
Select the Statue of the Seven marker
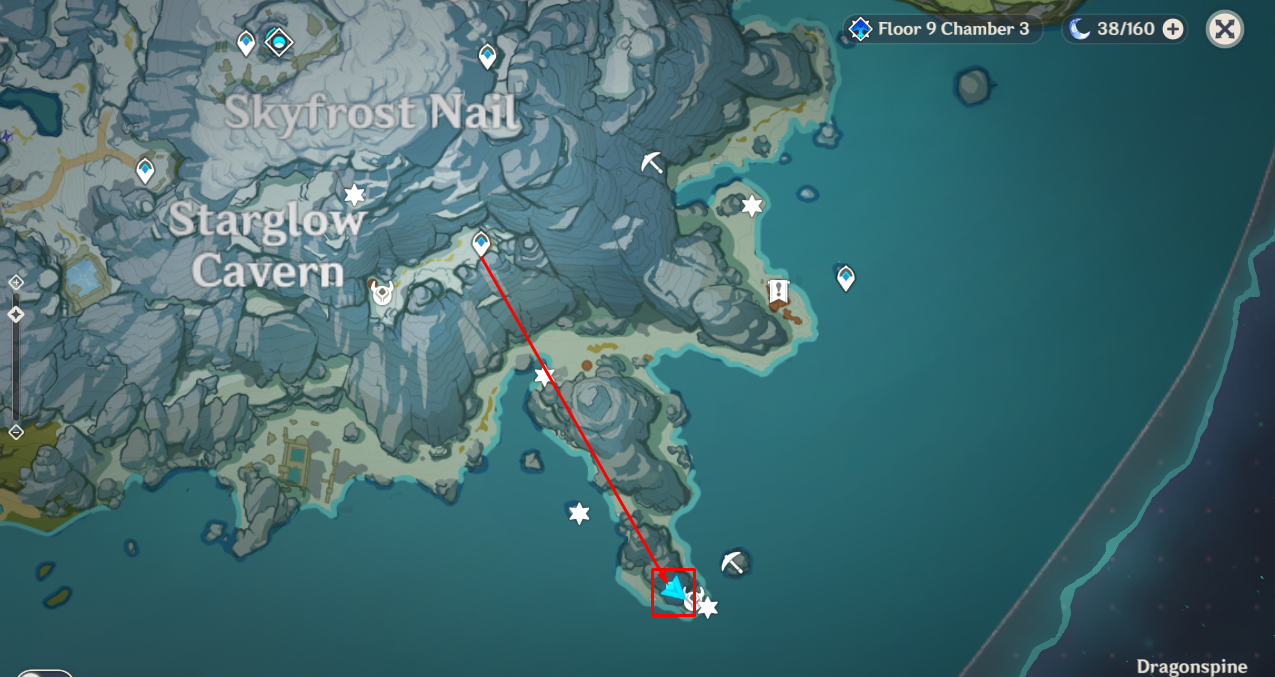coord(278,42)
